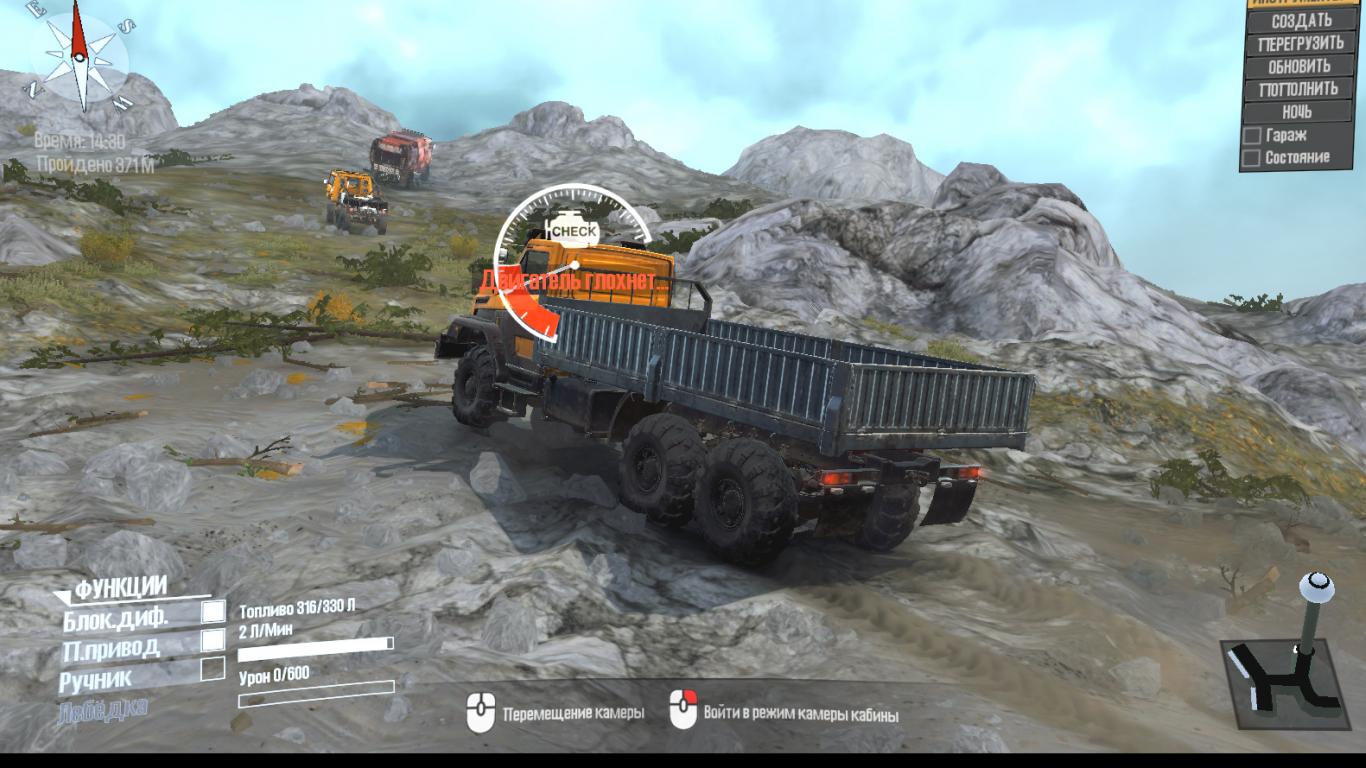Open the yellow Инструменты panel header
This screenshot has width=1366, height=768.
click(1301, 3)
